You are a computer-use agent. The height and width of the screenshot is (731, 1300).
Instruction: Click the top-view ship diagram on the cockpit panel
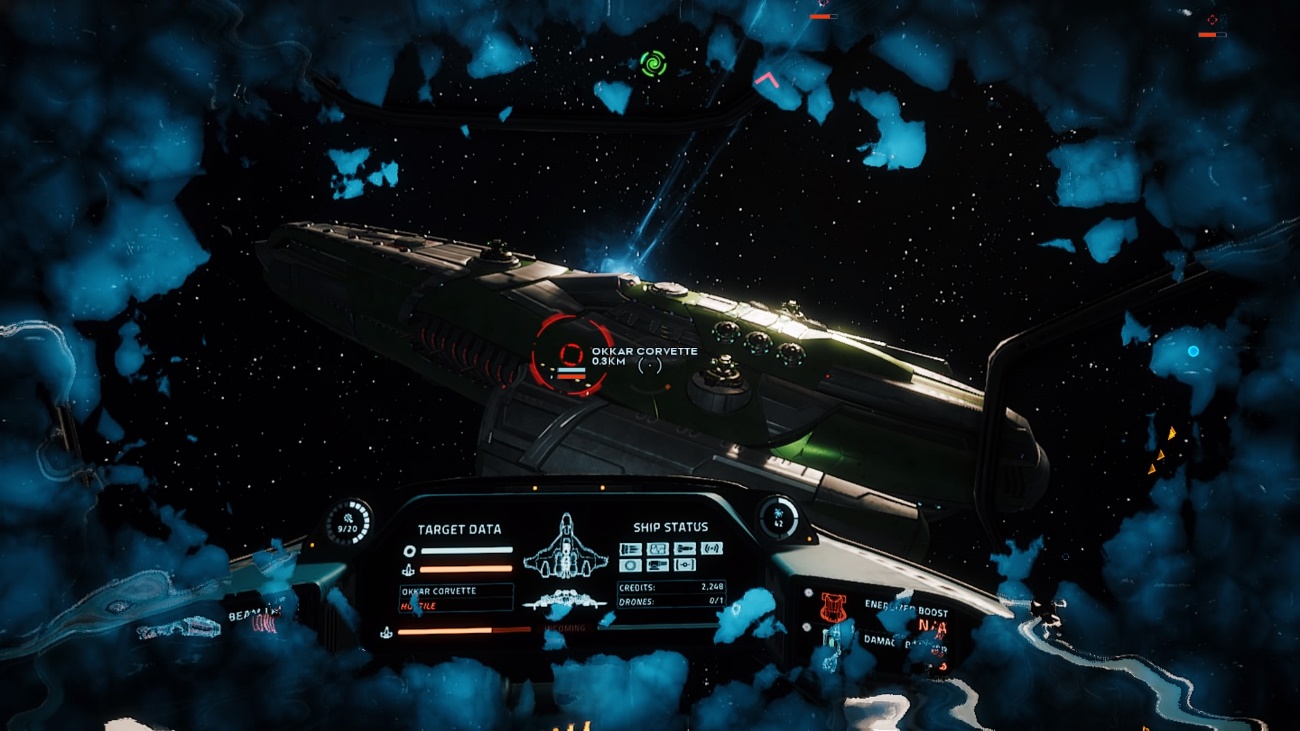(x=566, y=547)
